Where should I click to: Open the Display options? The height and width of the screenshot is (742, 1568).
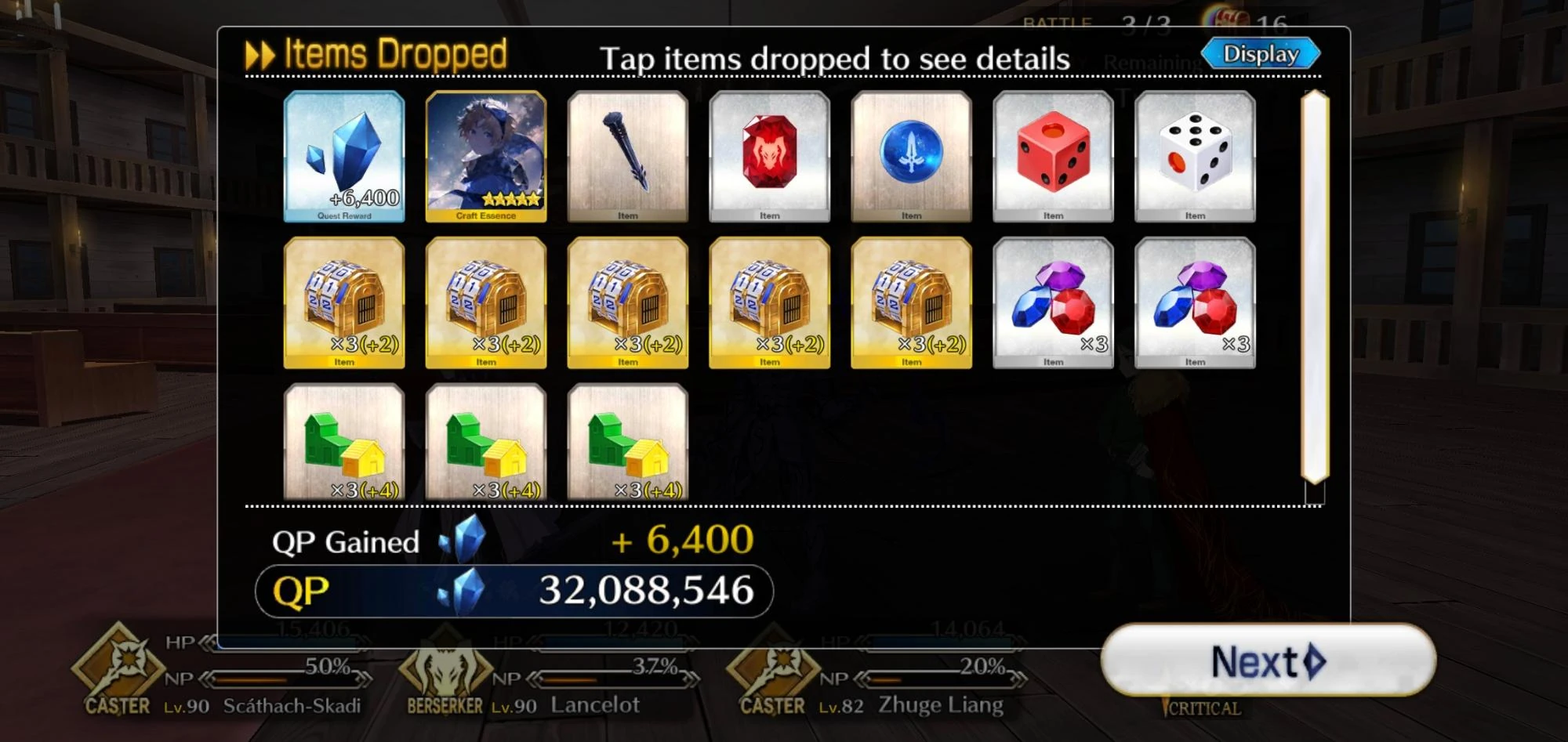click(x=1258, y=53)
